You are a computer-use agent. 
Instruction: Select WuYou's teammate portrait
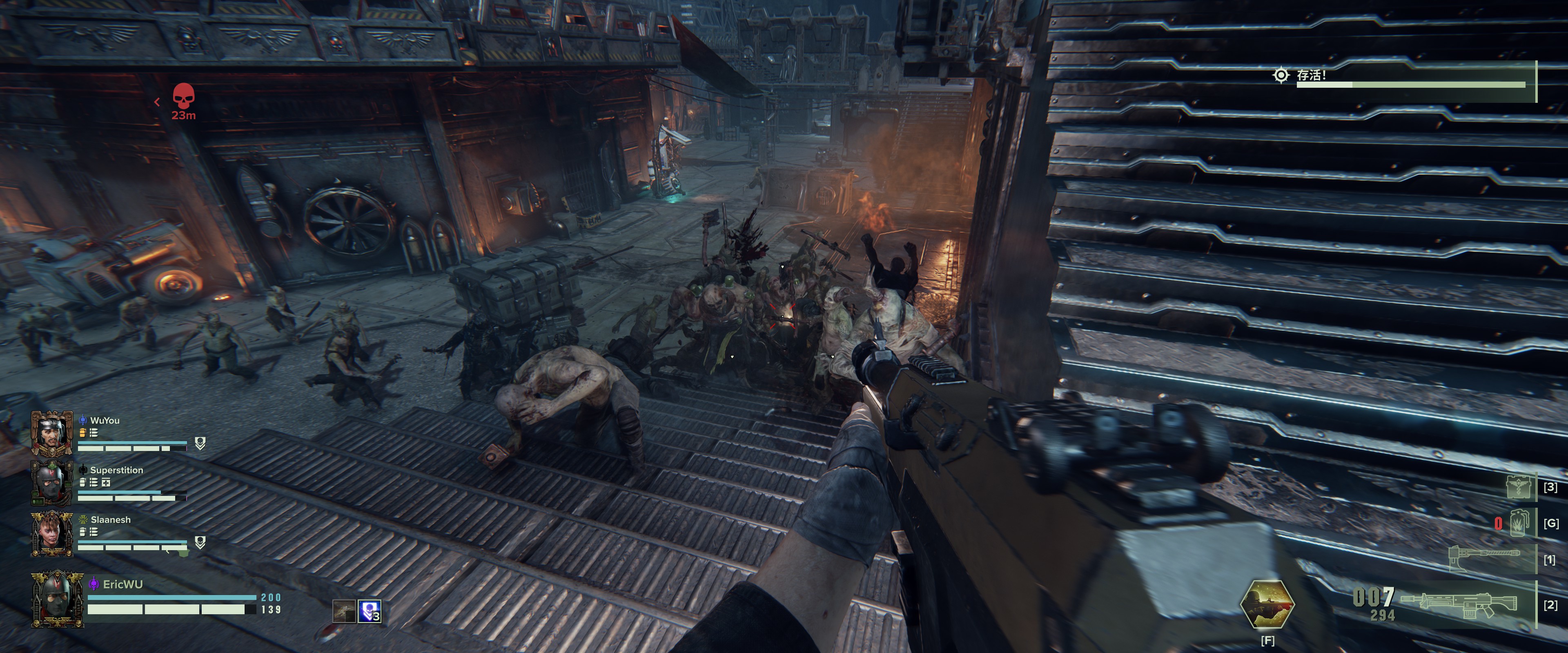[52, 433]
